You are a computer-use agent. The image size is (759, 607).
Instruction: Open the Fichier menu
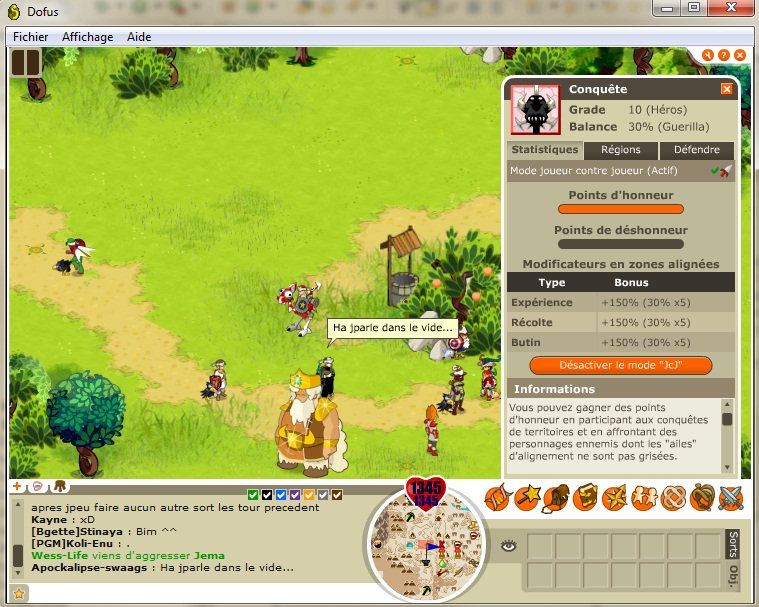click(x=30, y=37)
